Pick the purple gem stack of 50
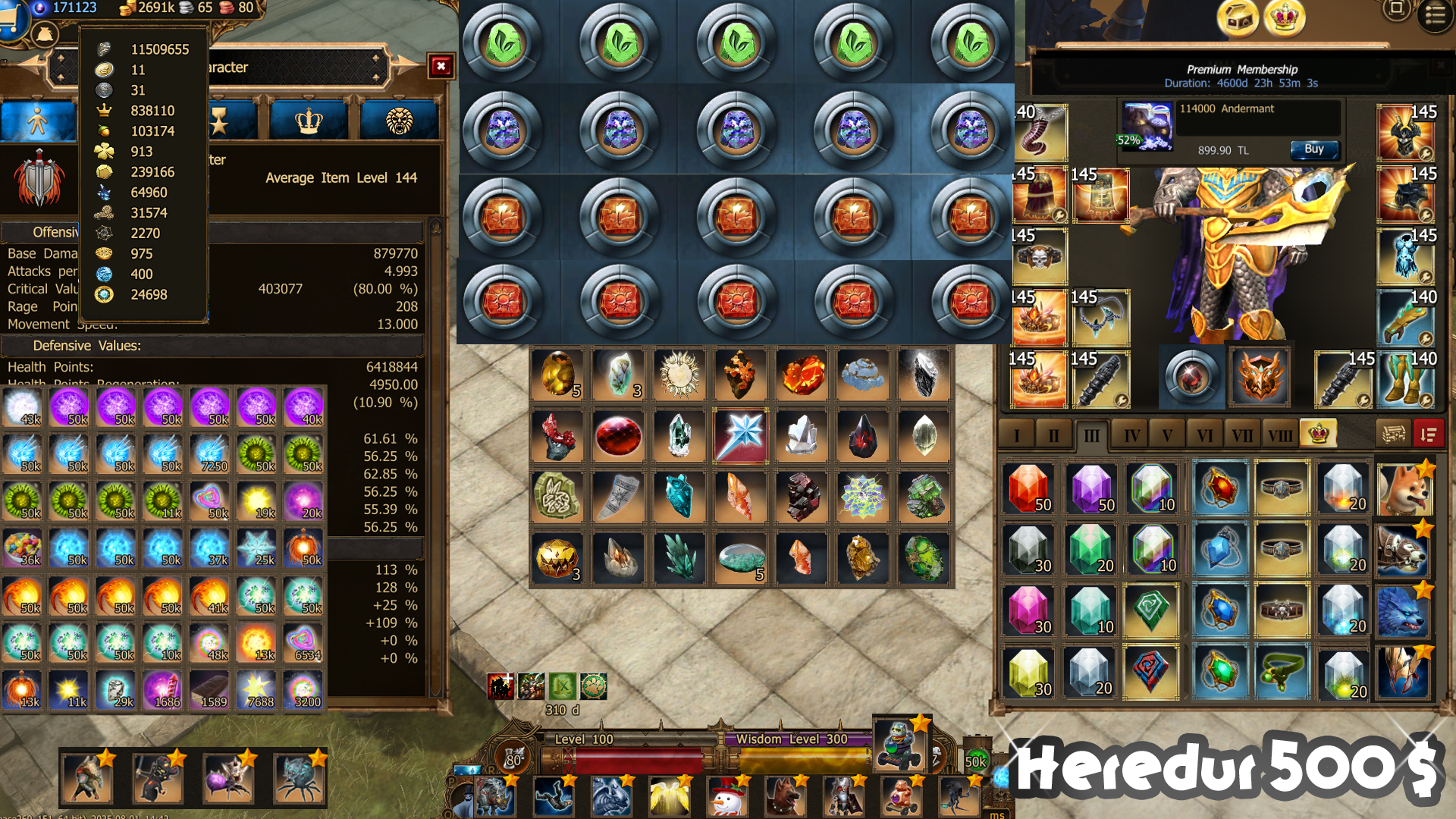 pyautogui.click(x=1092, y=489)
